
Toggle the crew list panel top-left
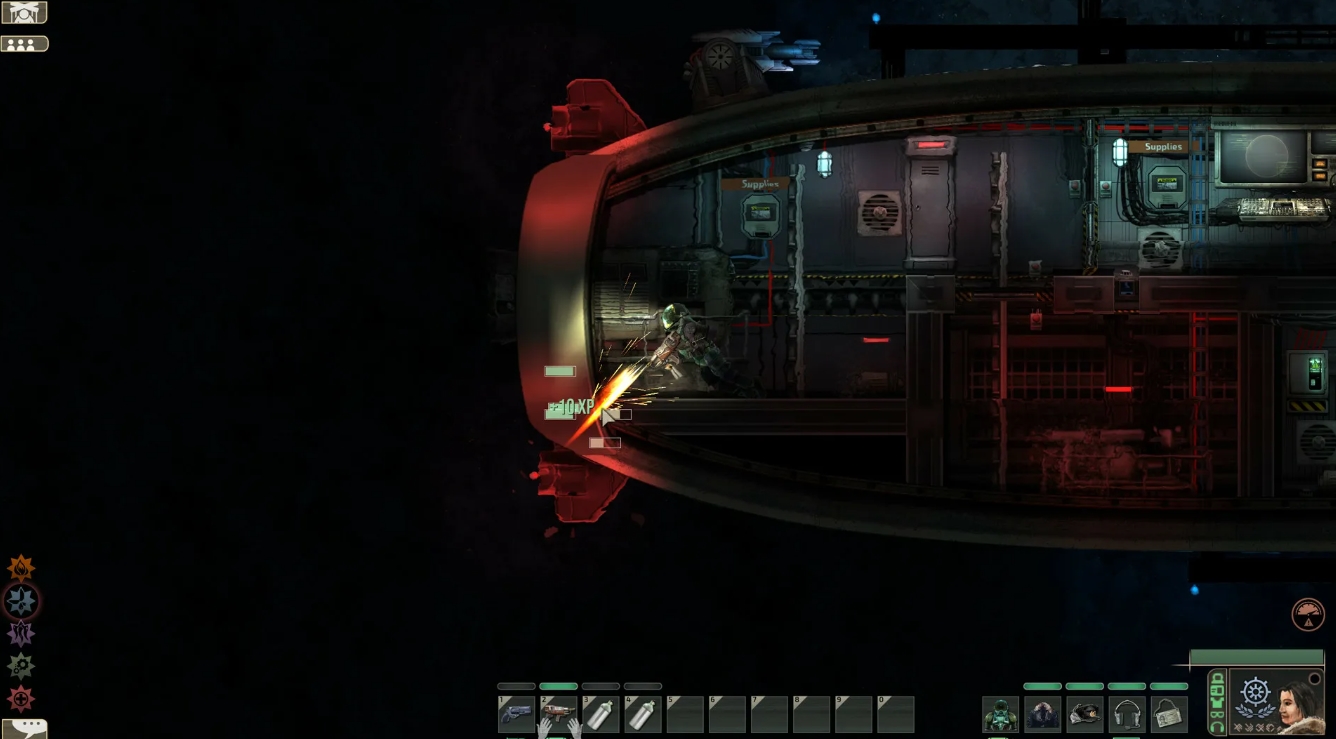(25, 43)
